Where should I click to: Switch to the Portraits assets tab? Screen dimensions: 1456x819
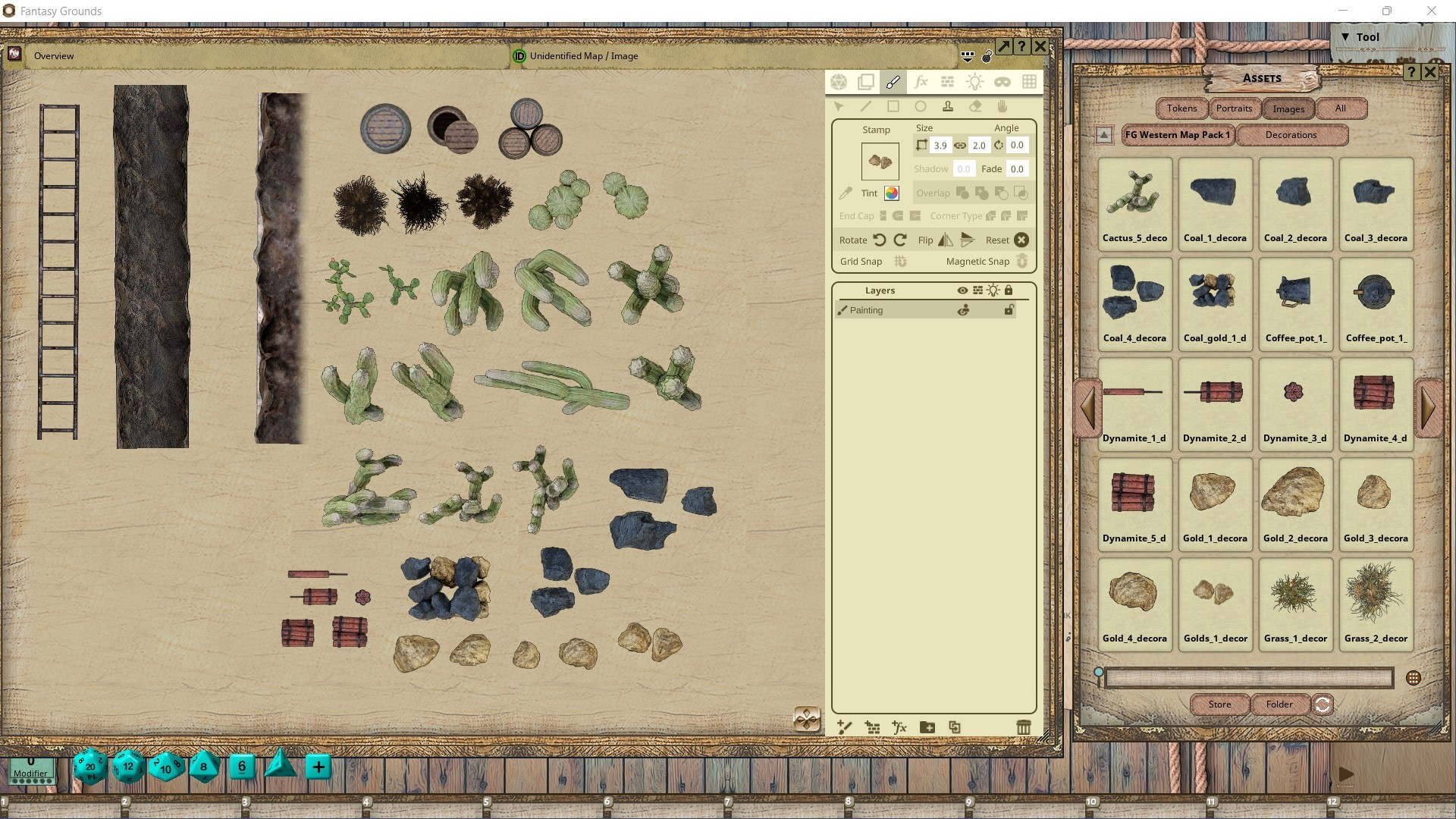pos(1235,108)
